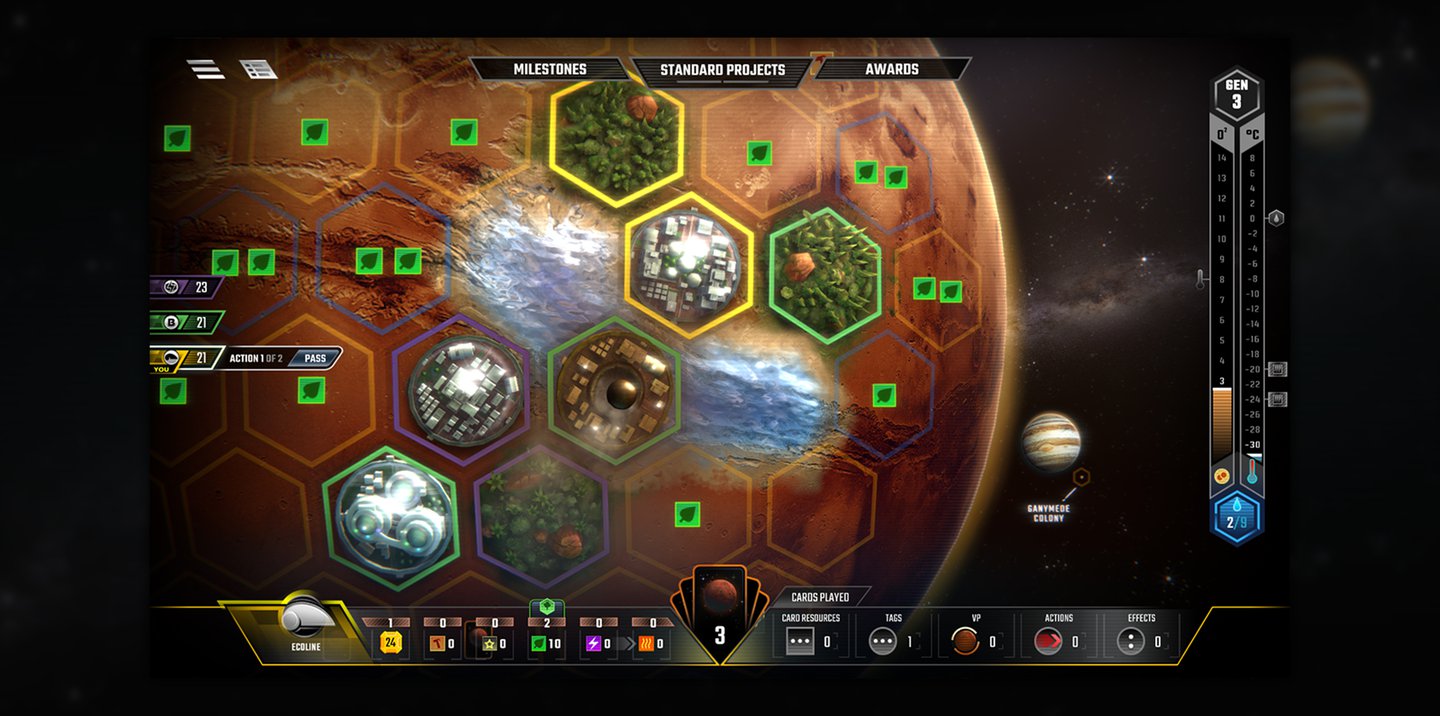View played cards with Effects
Image resolution: width=1440 pixels, height=716 pixels.
pyautogui.click(x=1130, y=641)
